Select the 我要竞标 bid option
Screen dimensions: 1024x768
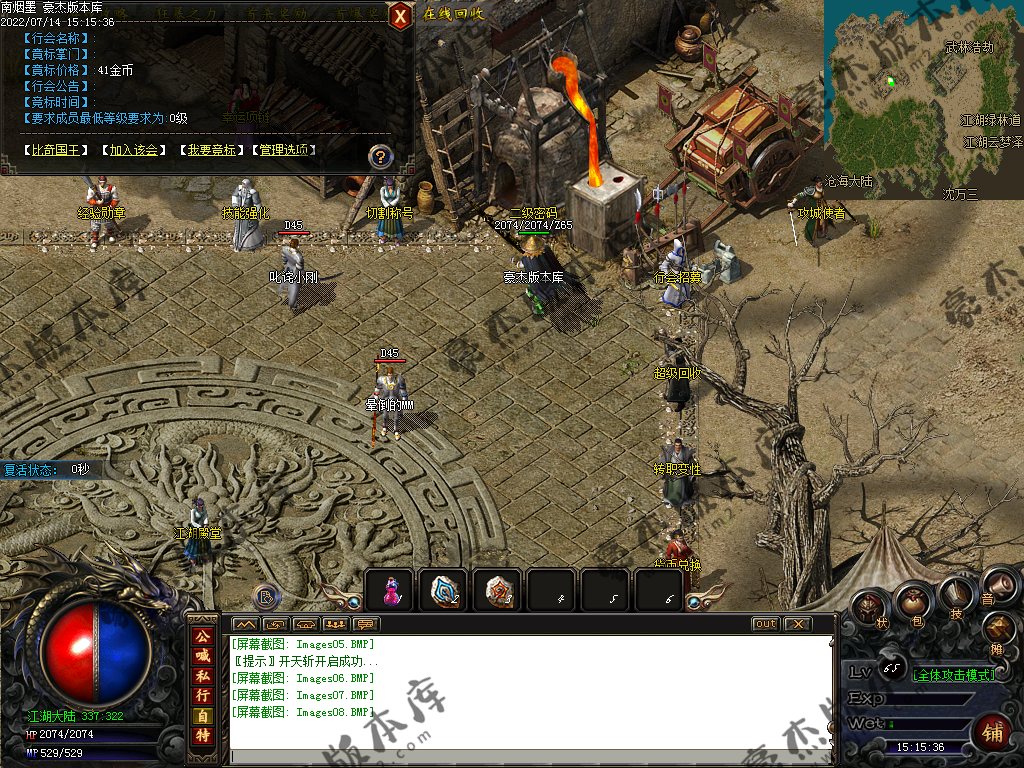click(211, 150)
